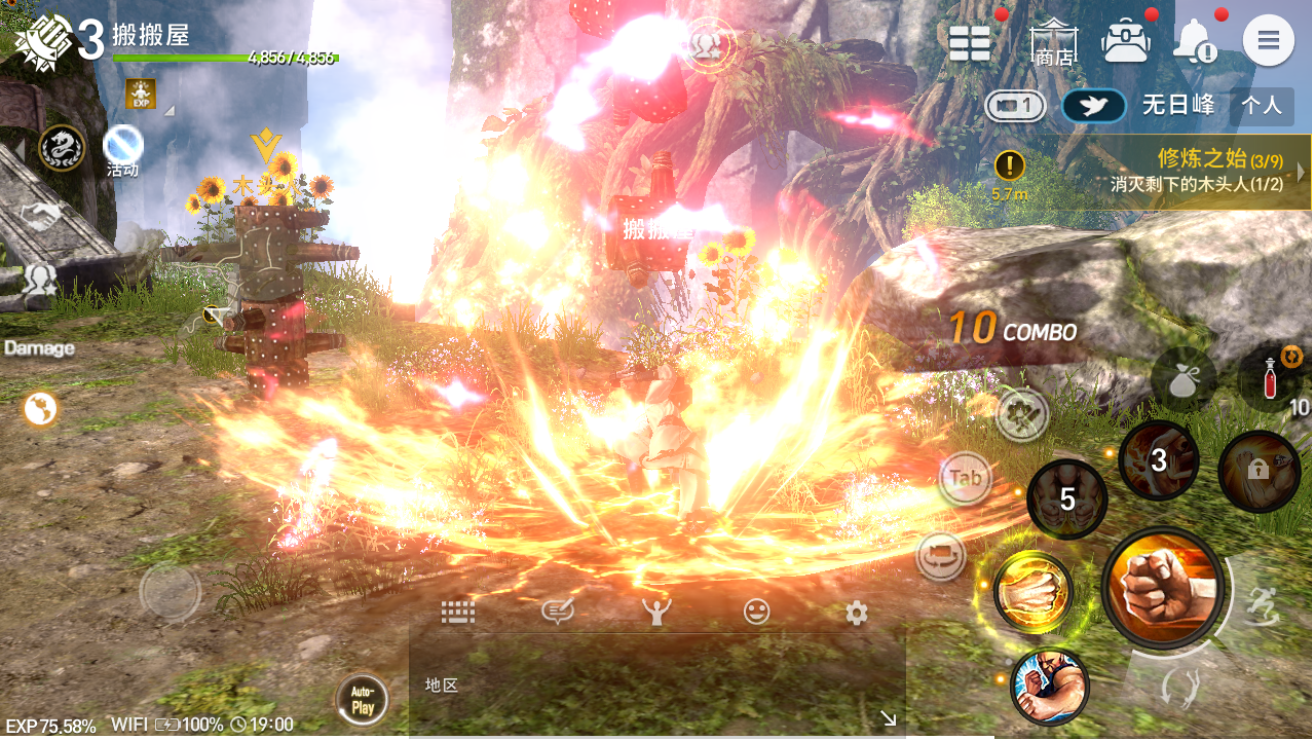Switch the 个人 channel mode button

tap(1261, 105)
